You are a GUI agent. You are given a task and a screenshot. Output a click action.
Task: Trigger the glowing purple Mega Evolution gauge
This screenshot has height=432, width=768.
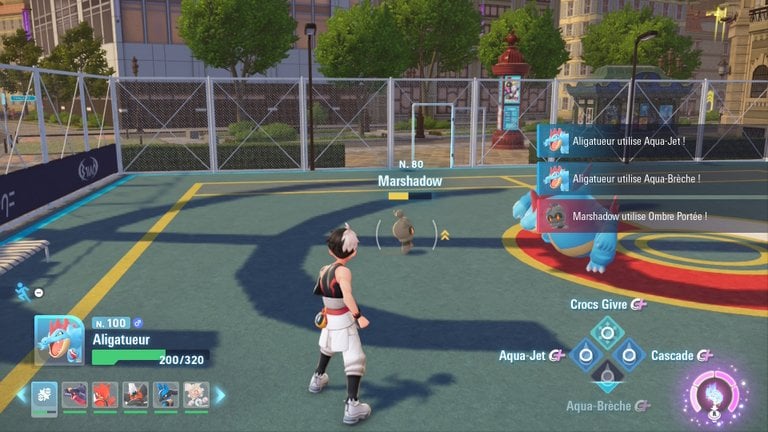pos(716,395)
